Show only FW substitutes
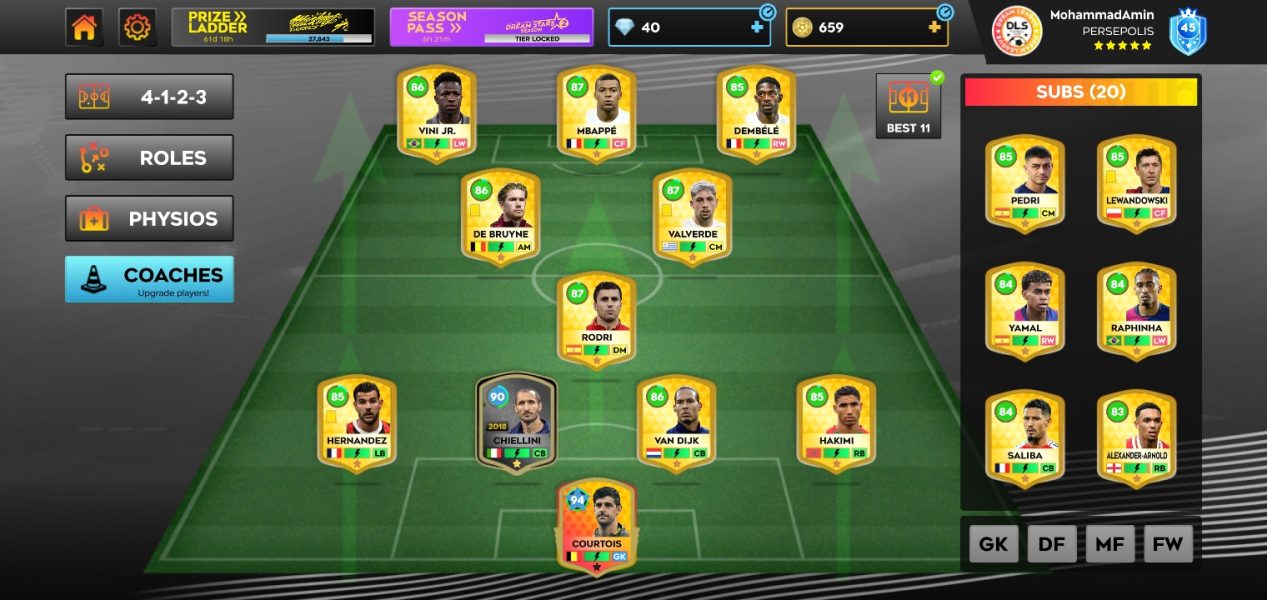Viewport: 1267px width, 600px height. tap(1168, 544)
